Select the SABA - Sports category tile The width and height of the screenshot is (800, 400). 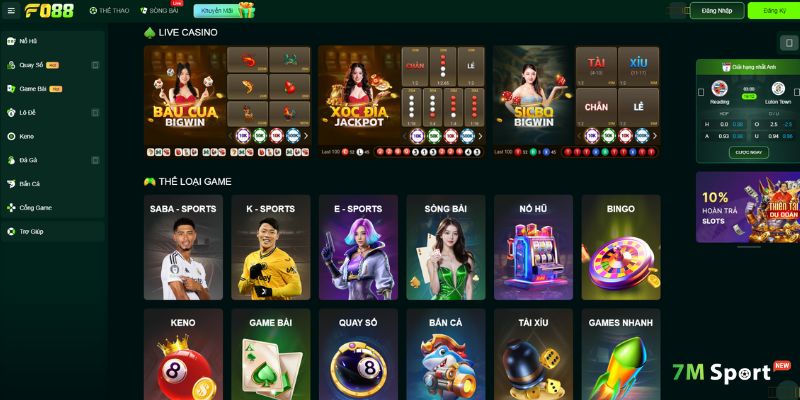[x=183, y=247]
